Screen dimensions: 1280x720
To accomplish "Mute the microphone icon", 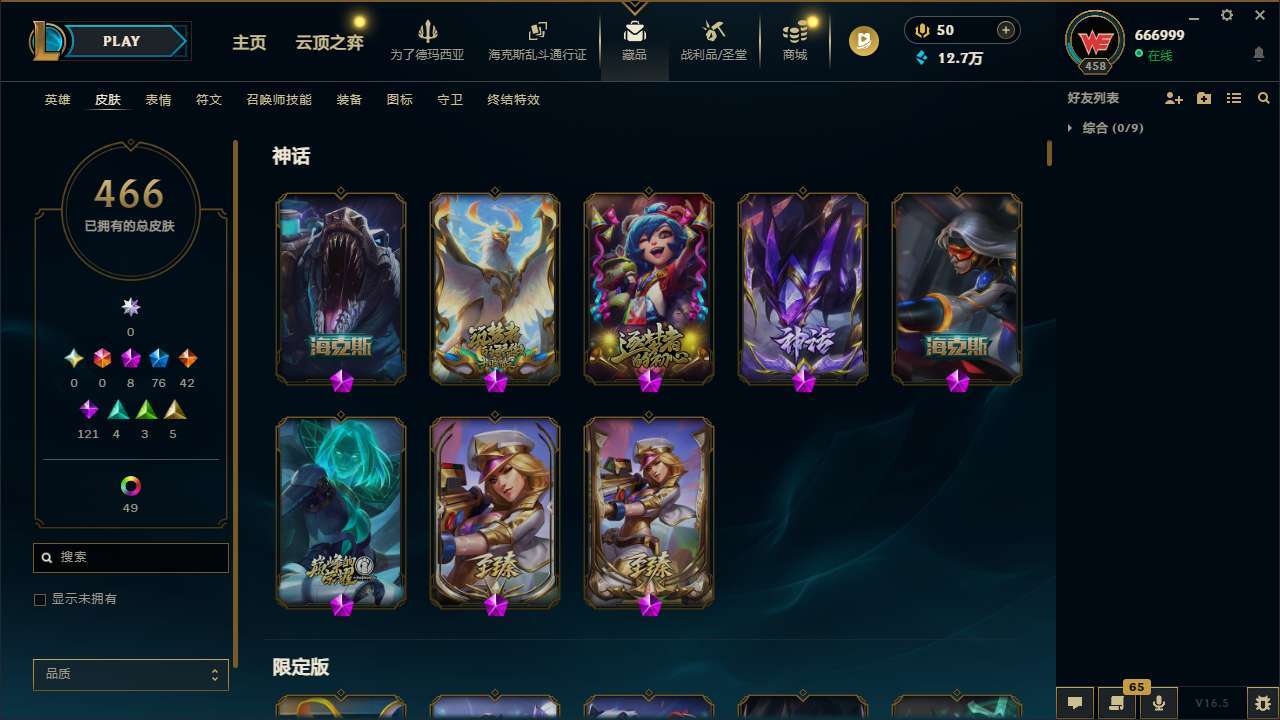I will pyautogui.click(x=1158, y=701).
